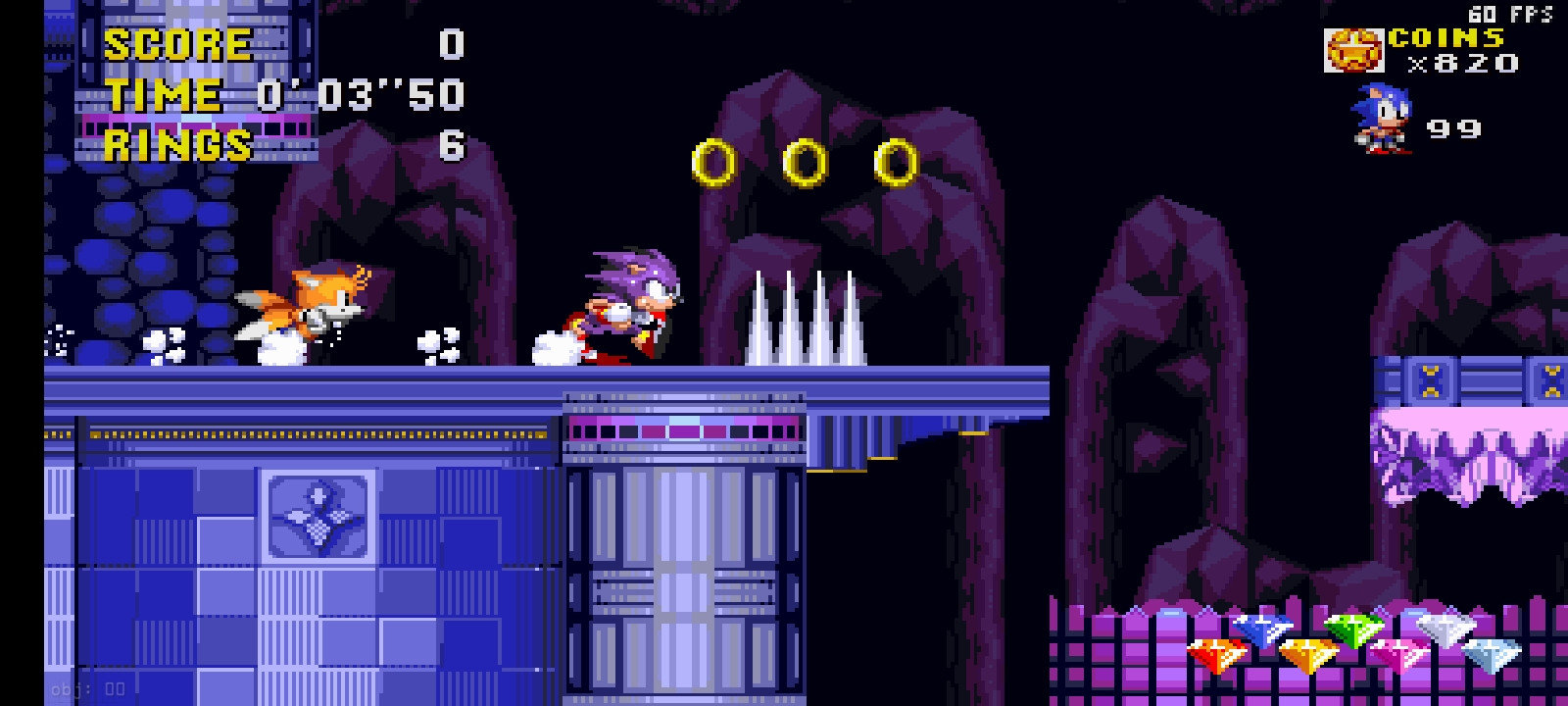Click the leftmost floating golden ring
This screenshot has height=706, width=1568.
(713, 162)
